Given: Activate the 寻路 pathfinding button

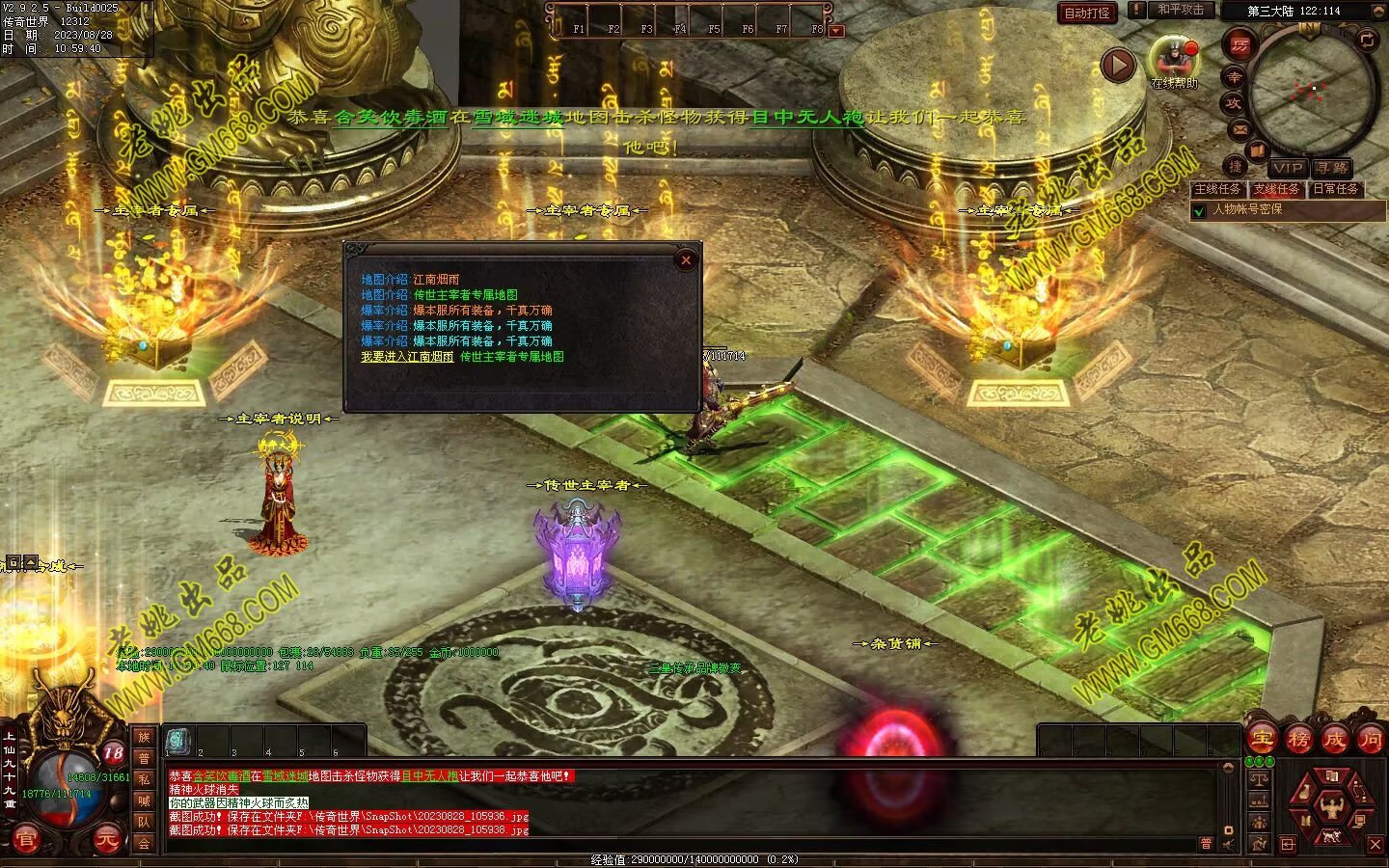Looking at the screenshot, I should point(1331,168).
